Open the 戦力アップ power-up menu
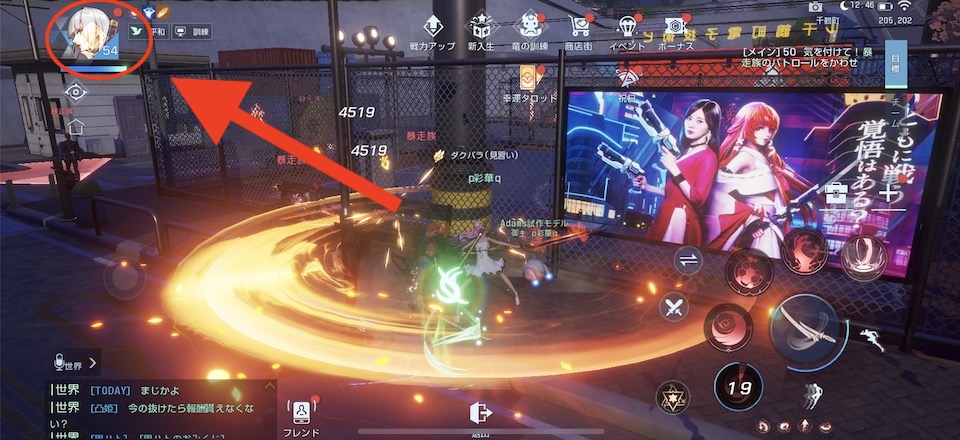 433,31
